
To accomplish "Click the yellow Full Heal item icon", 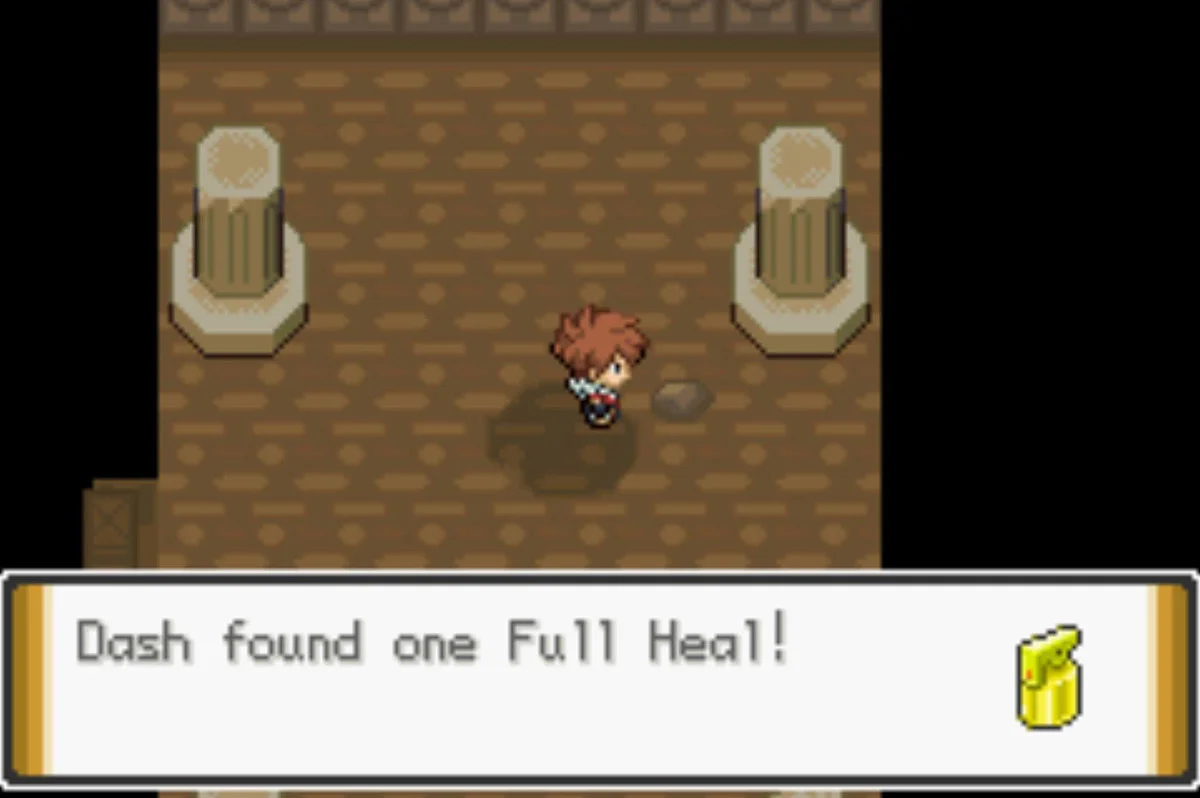I will coord(1049,675).
